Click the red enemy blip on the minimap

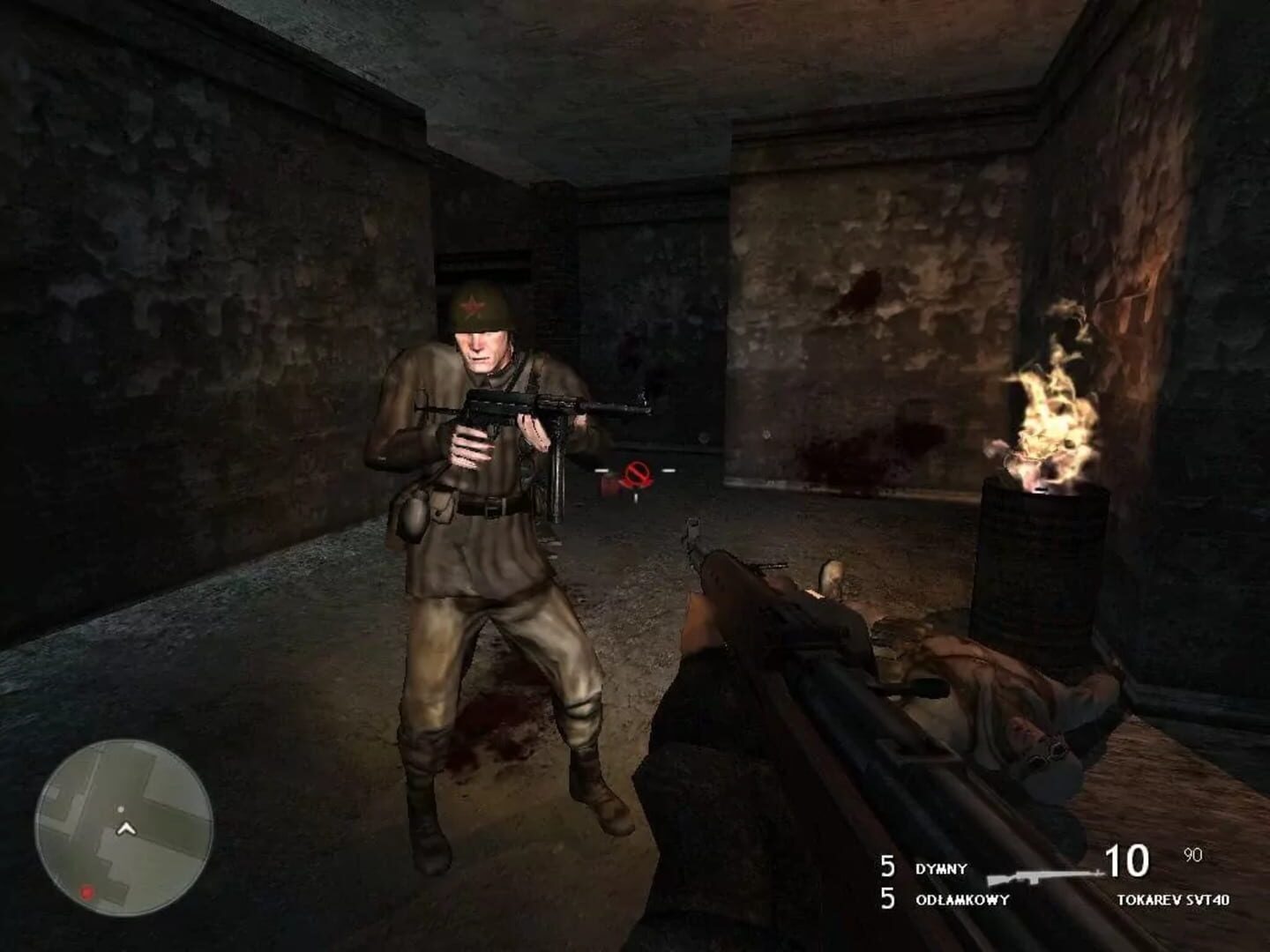[86, 892]
